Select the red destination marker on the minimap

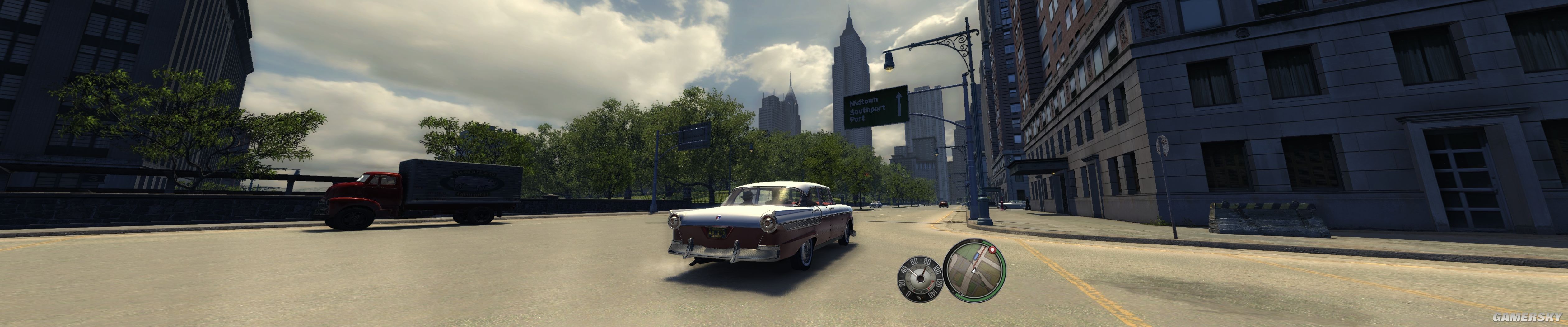pos(993,249)
